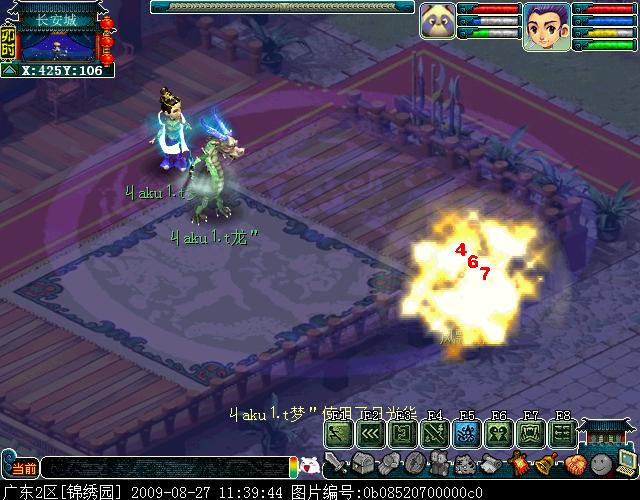Open the treasure chest inventory
Image resolution: width=640 pixels, height=500 pixels.
[361, 464]
